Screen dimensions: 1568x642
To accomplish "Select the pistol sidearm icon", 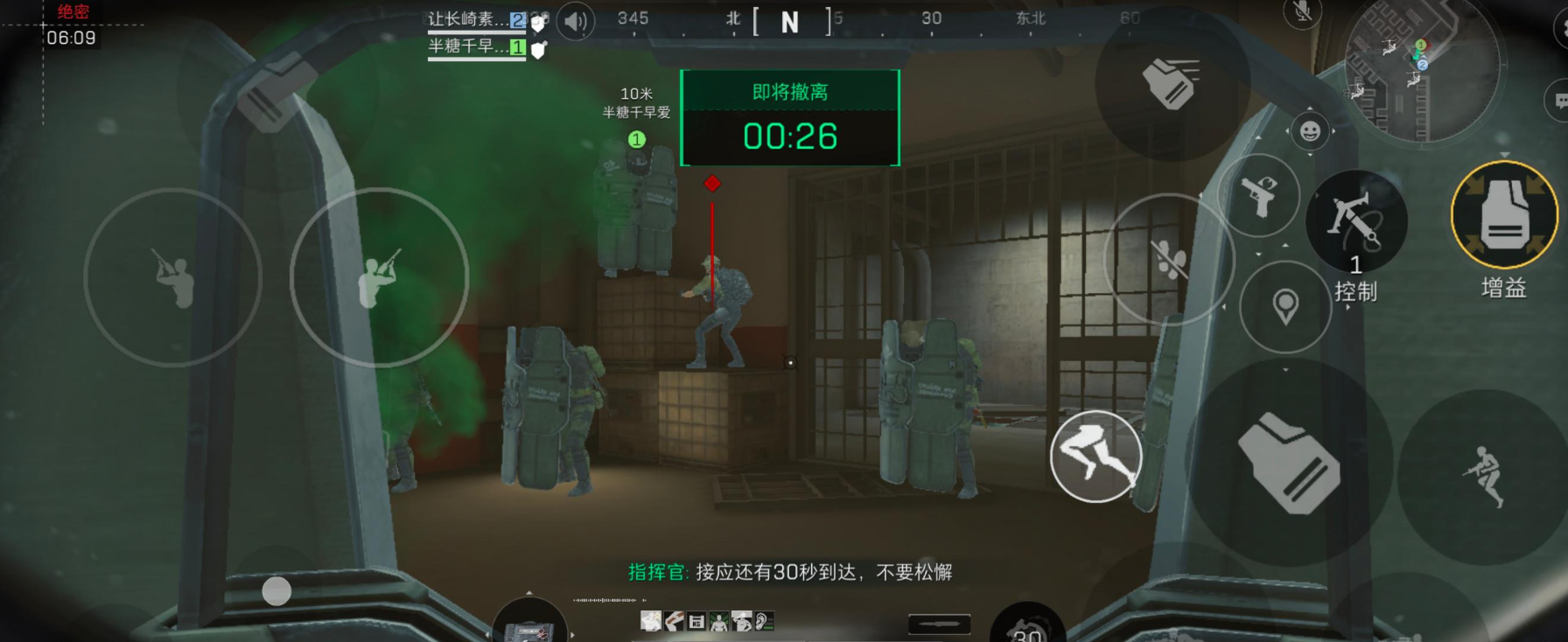I will [1258, 196].
